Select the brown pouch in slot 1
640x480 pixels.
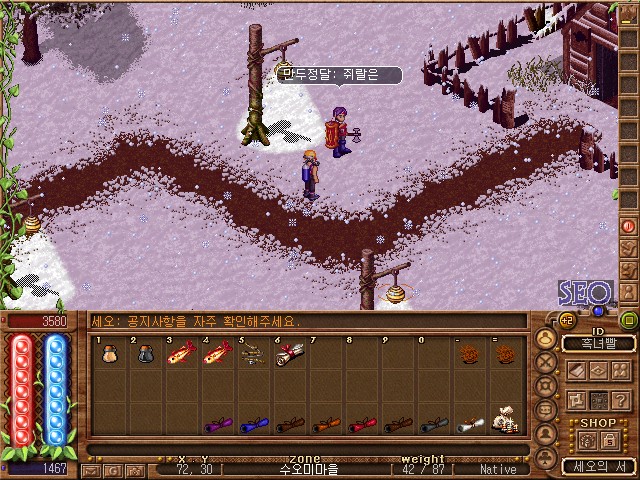pyautogui.click(x=108, y=354)
